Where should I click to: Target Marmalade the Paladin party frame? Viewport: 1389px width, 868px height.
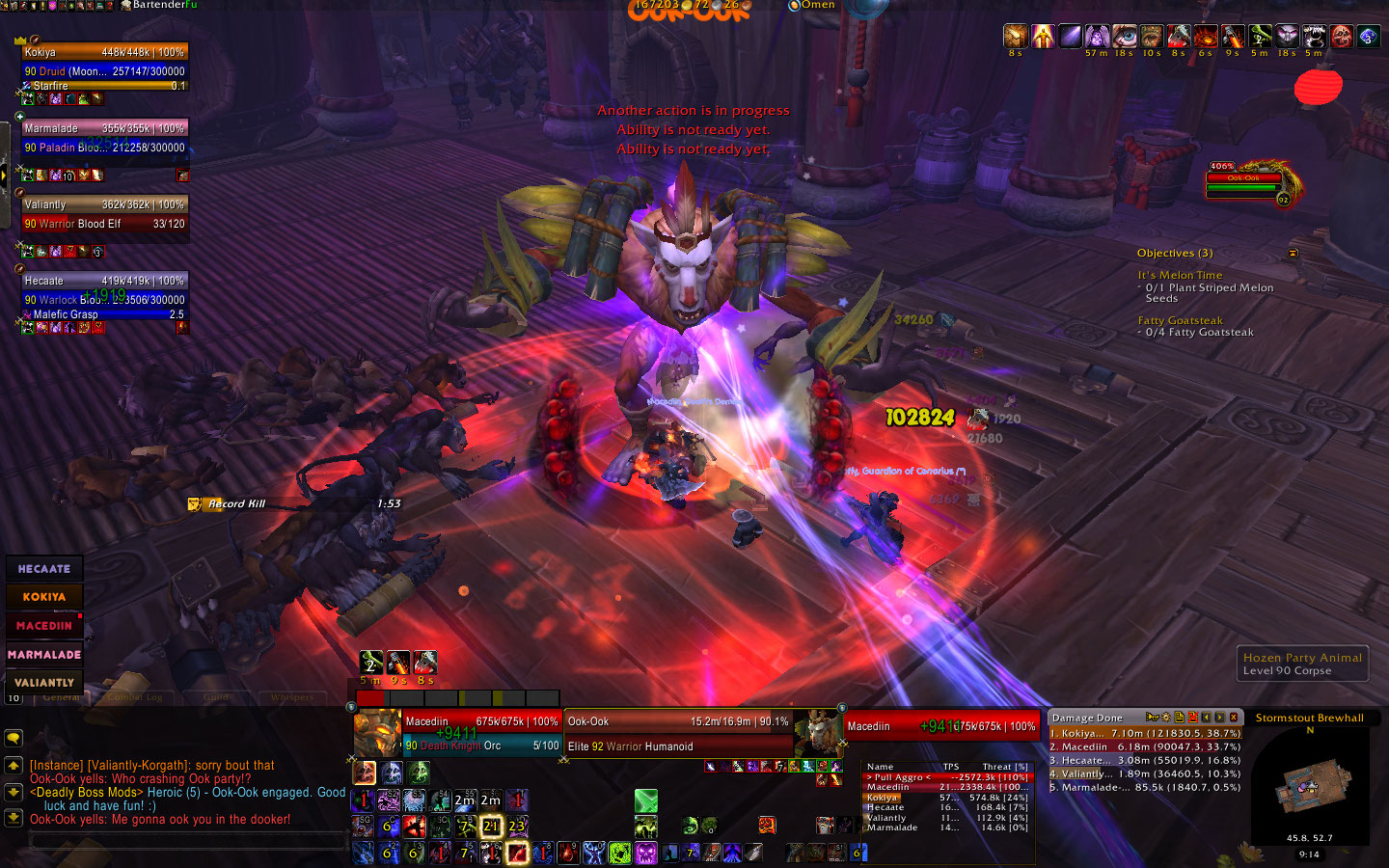[104, 138]
